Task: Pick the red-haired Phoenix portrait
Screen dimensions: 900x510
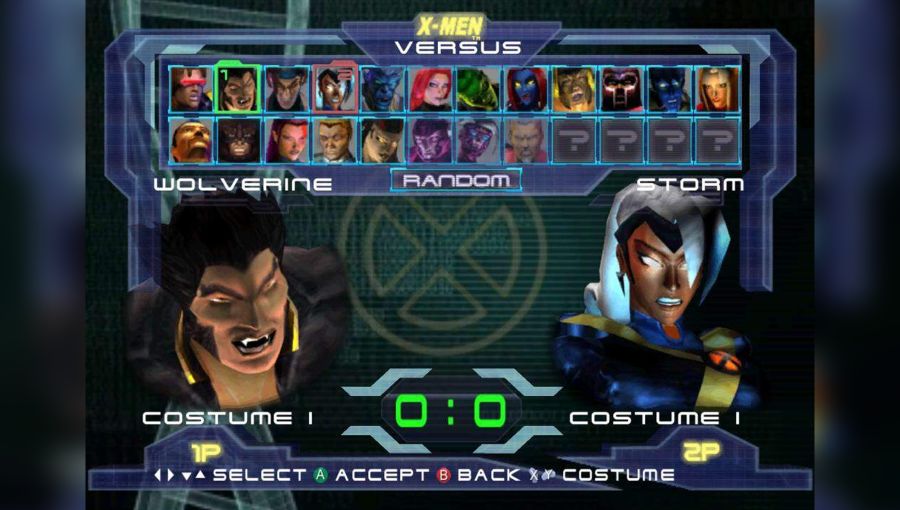Action: 430,89
